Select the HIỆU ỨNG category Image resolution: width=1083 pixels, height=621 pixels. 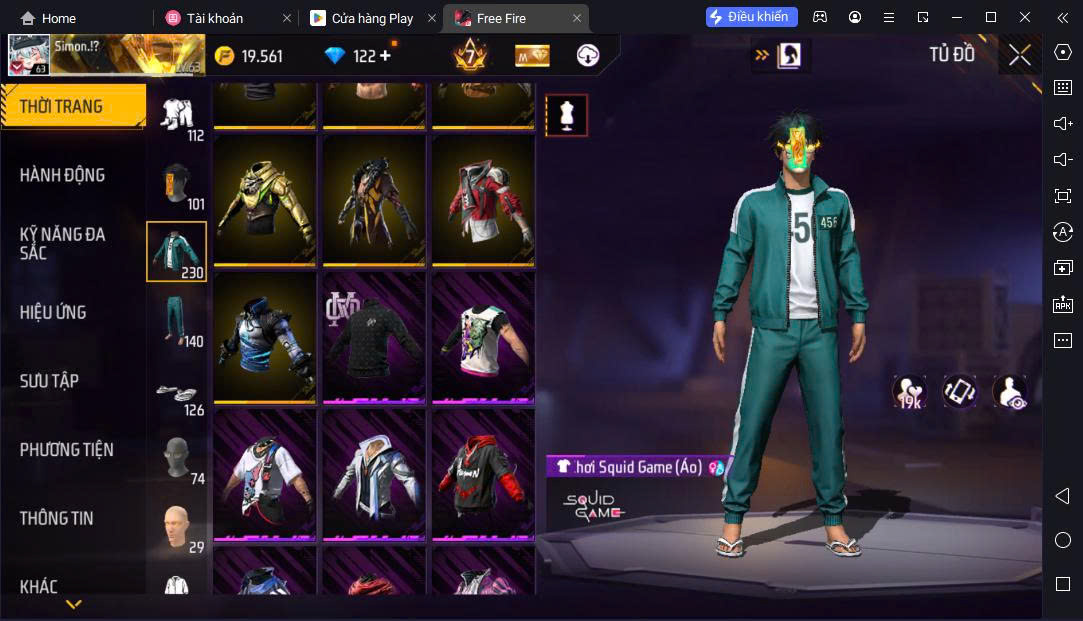(x=53, y=312)
